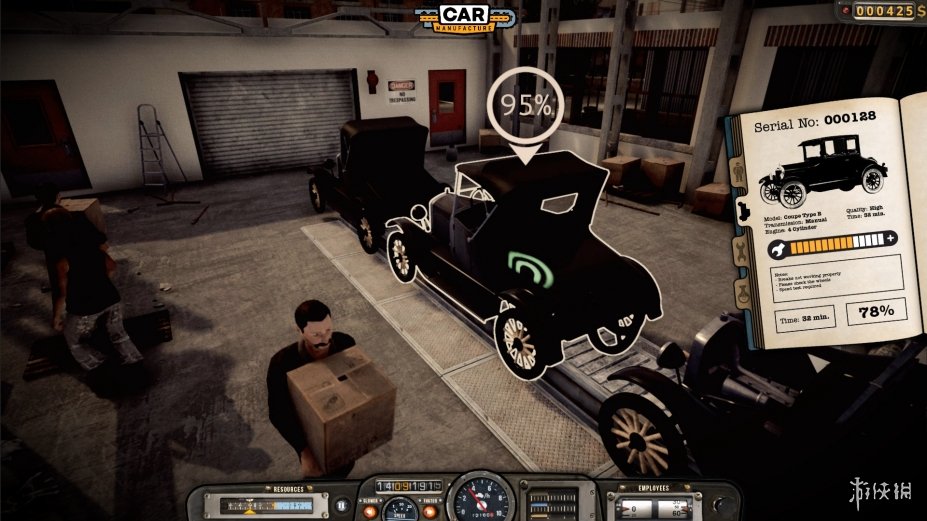Open the wrench tab in the notebook
The height and width of the screenshot is (521, 927).
[741, 251]
